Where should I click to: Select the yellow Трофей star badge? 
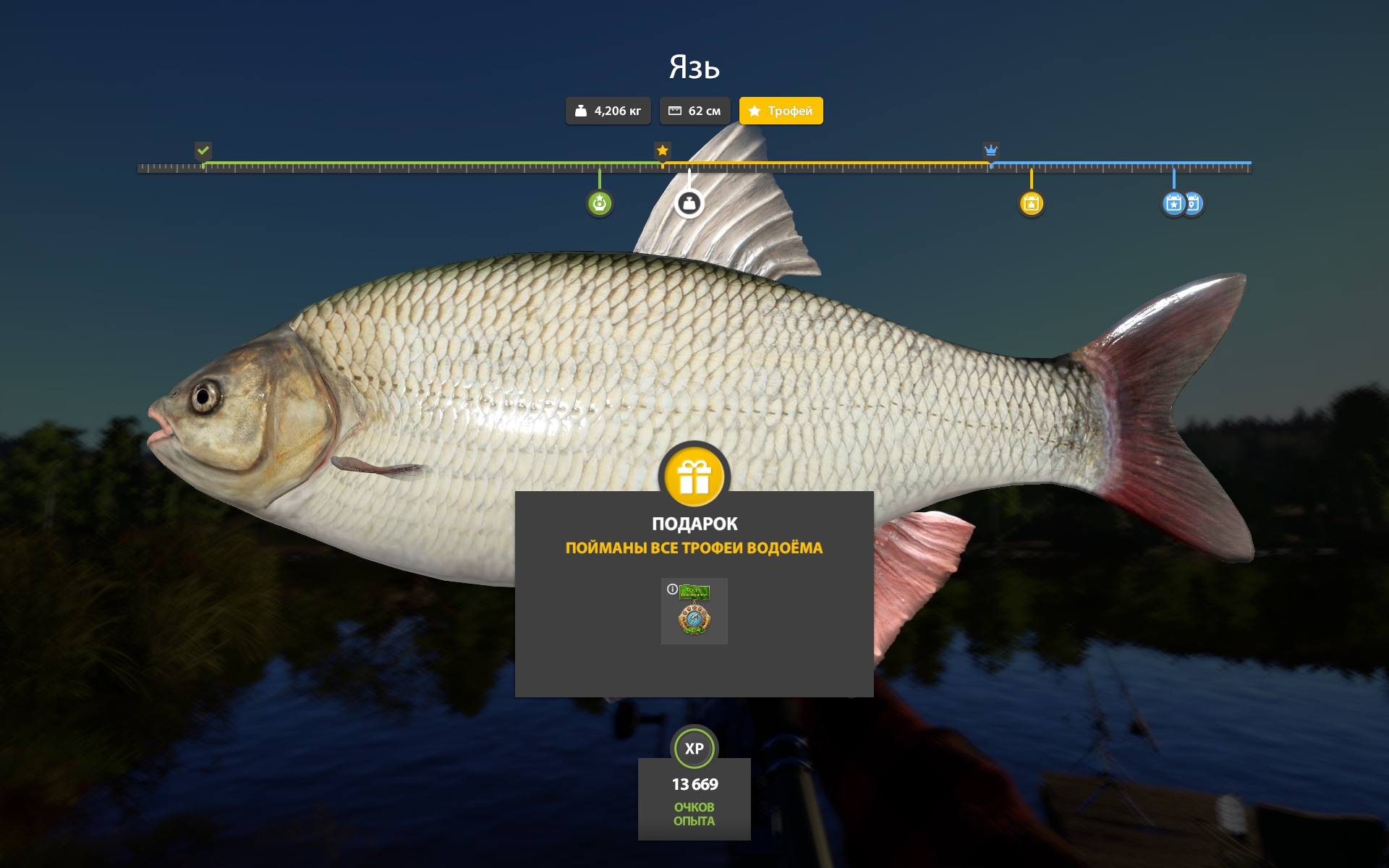pos(781,111)
